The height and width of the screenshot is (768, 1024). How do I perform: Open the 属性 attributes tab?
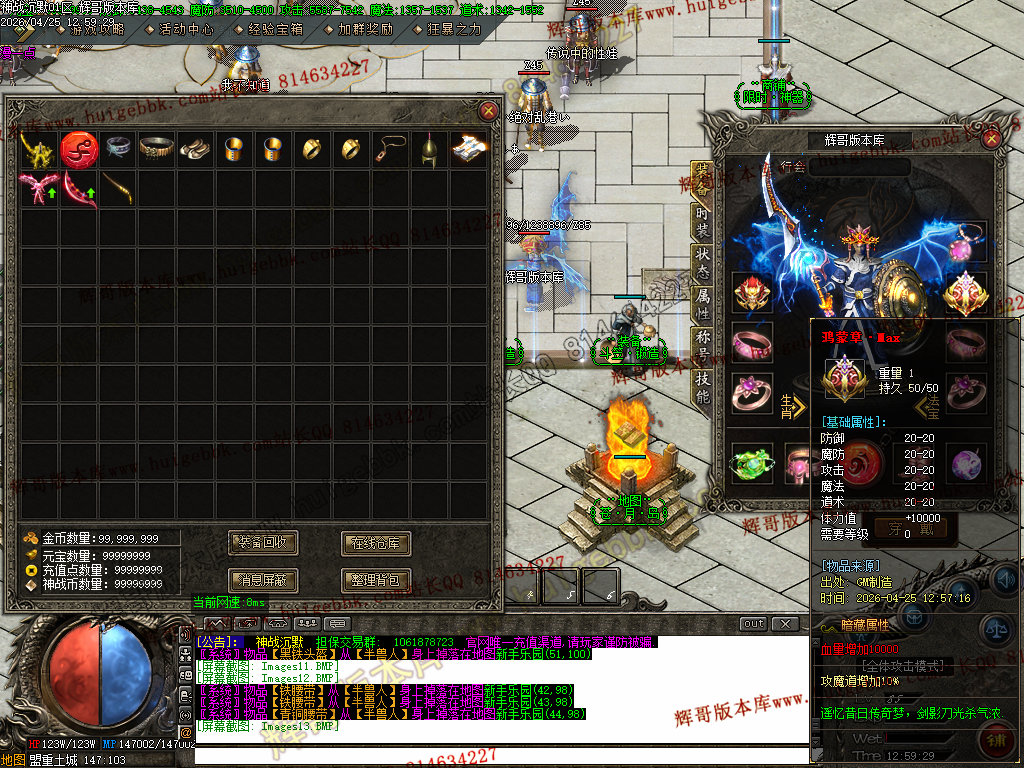pos(703,300)
